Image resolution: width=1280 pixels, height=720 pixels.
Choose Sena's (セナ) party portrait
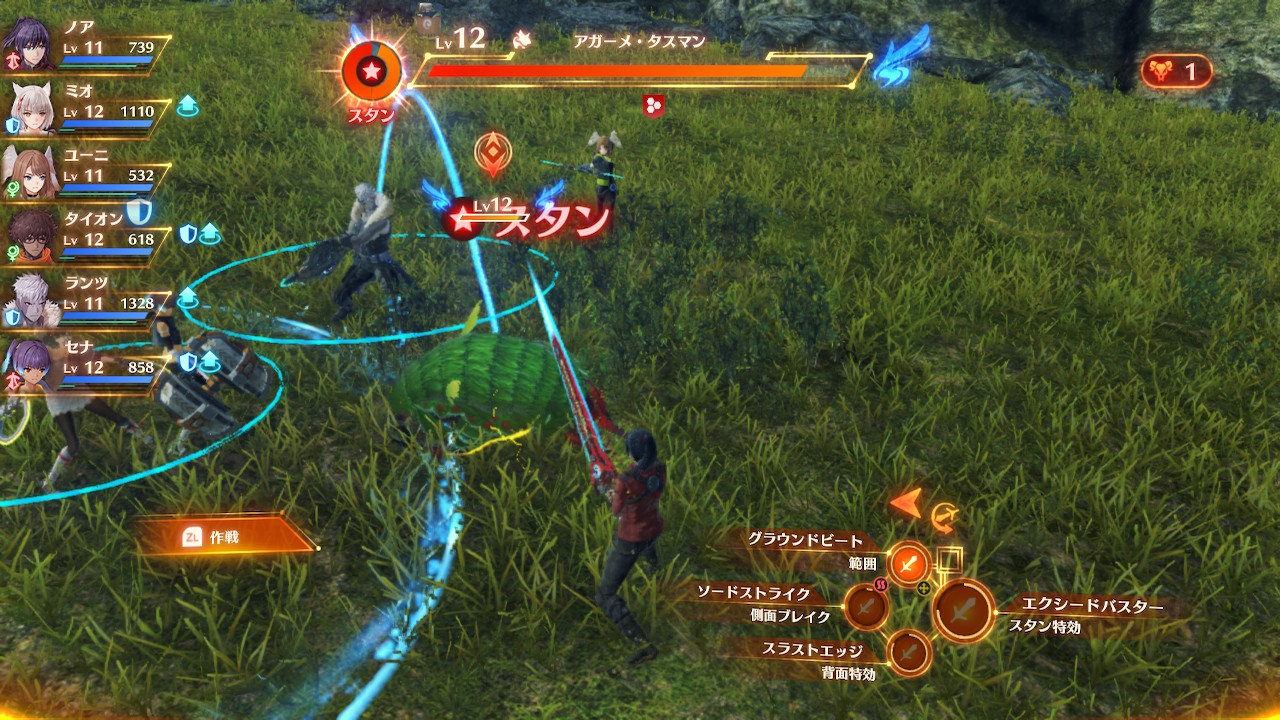tap(28, 364)
